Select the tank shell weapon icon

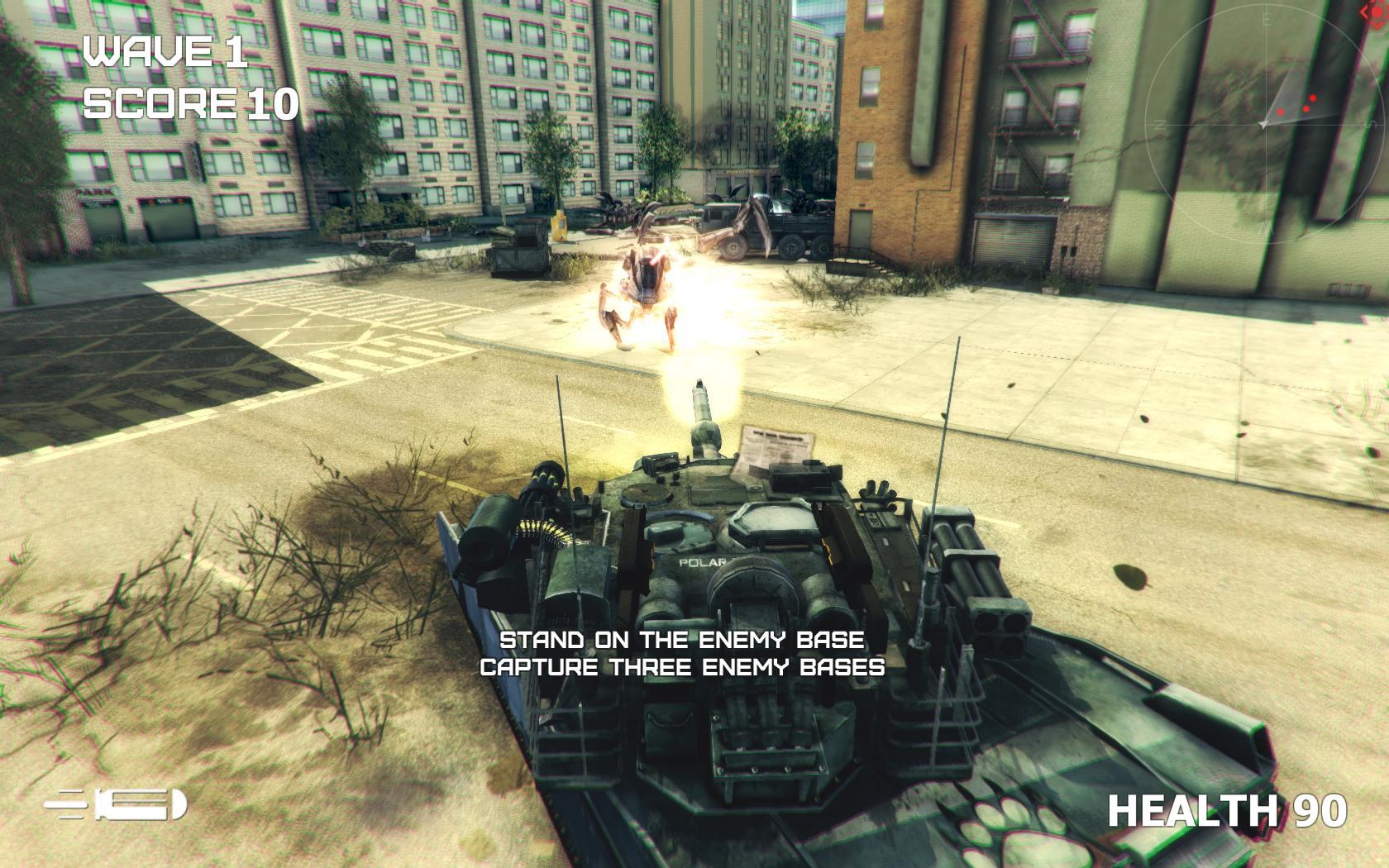click(x=117, y=805)
